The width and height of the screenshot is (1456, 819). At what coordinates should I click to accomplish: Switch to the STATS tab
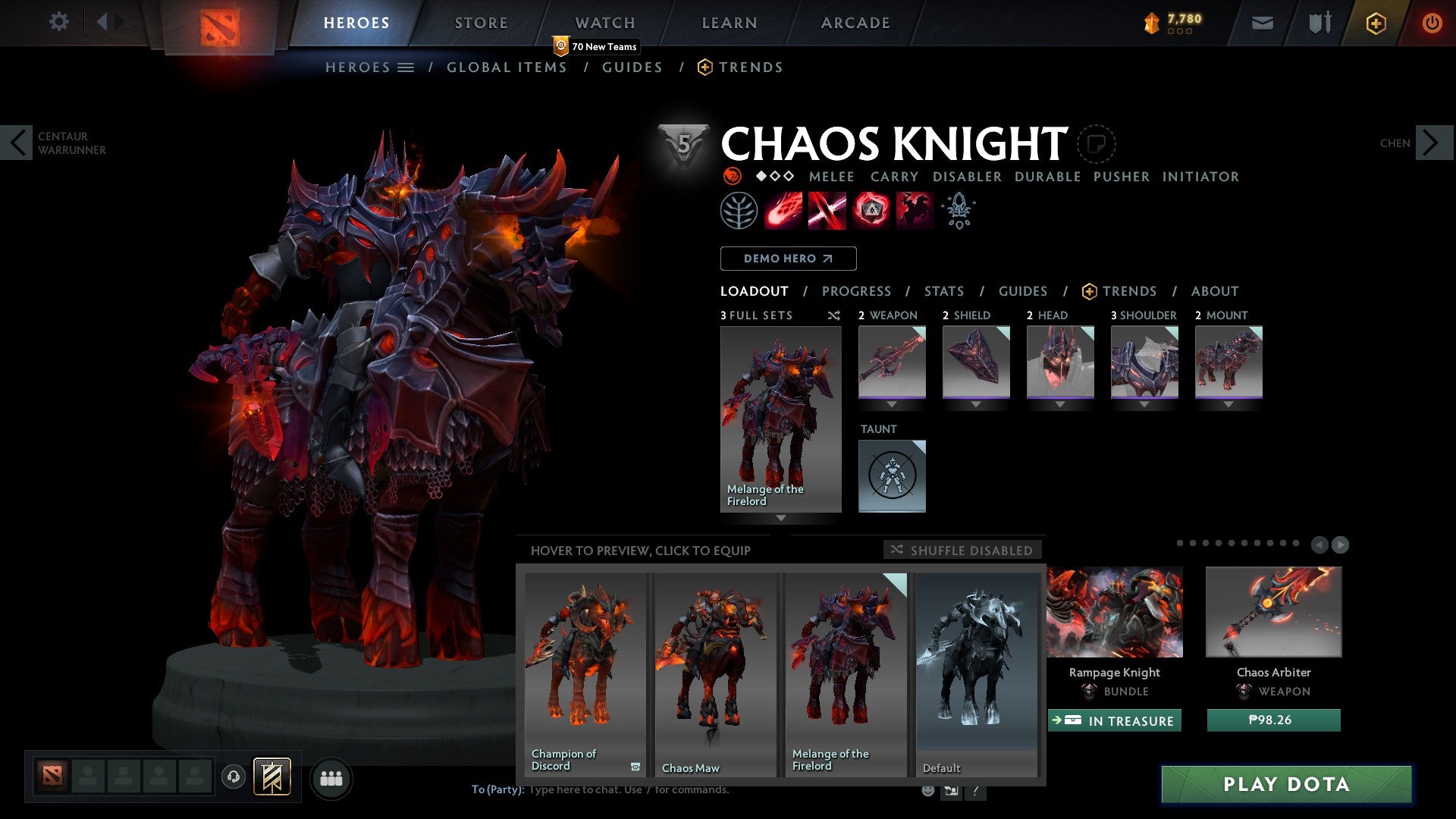click(943, 291)
